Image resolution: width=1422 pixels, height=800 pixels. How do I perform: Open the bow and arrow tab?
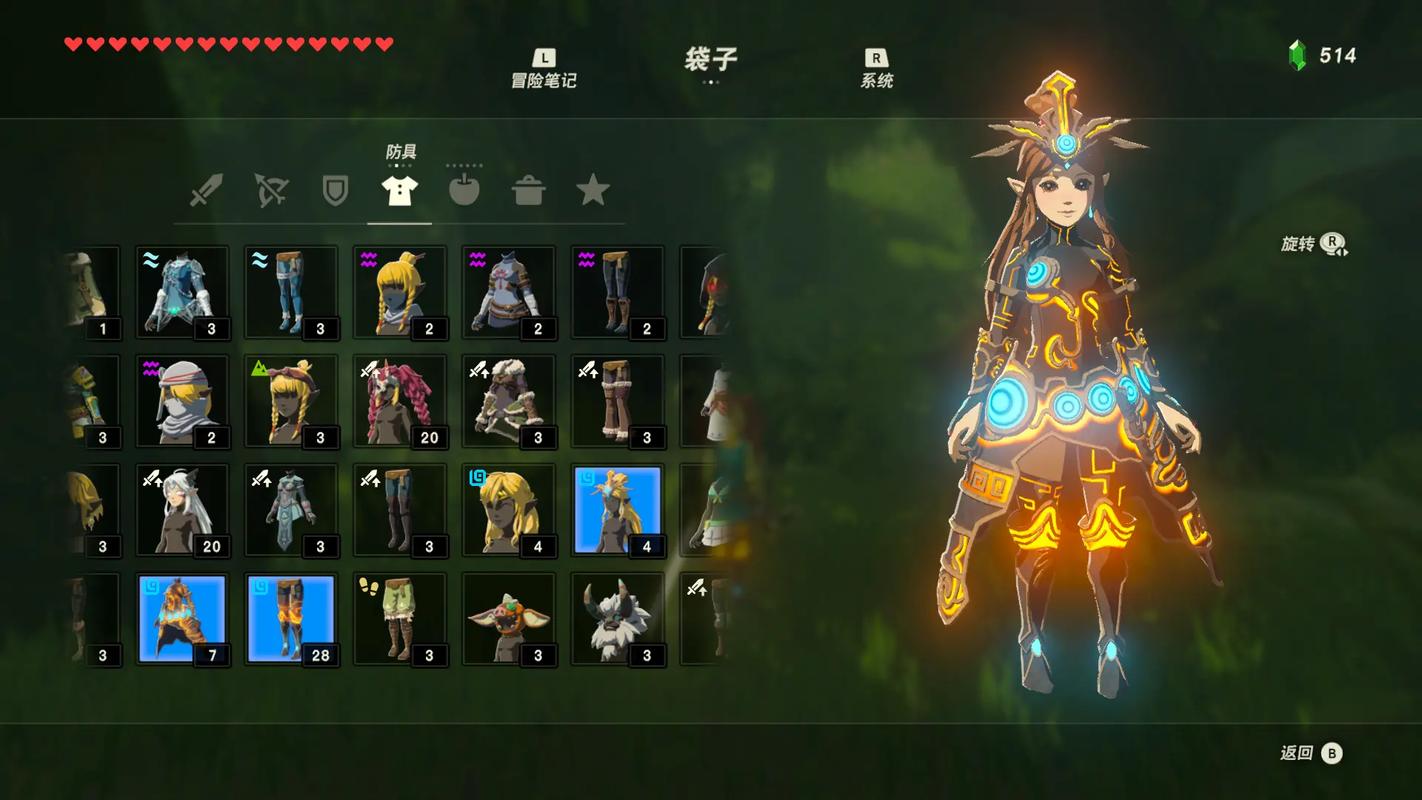271,190
